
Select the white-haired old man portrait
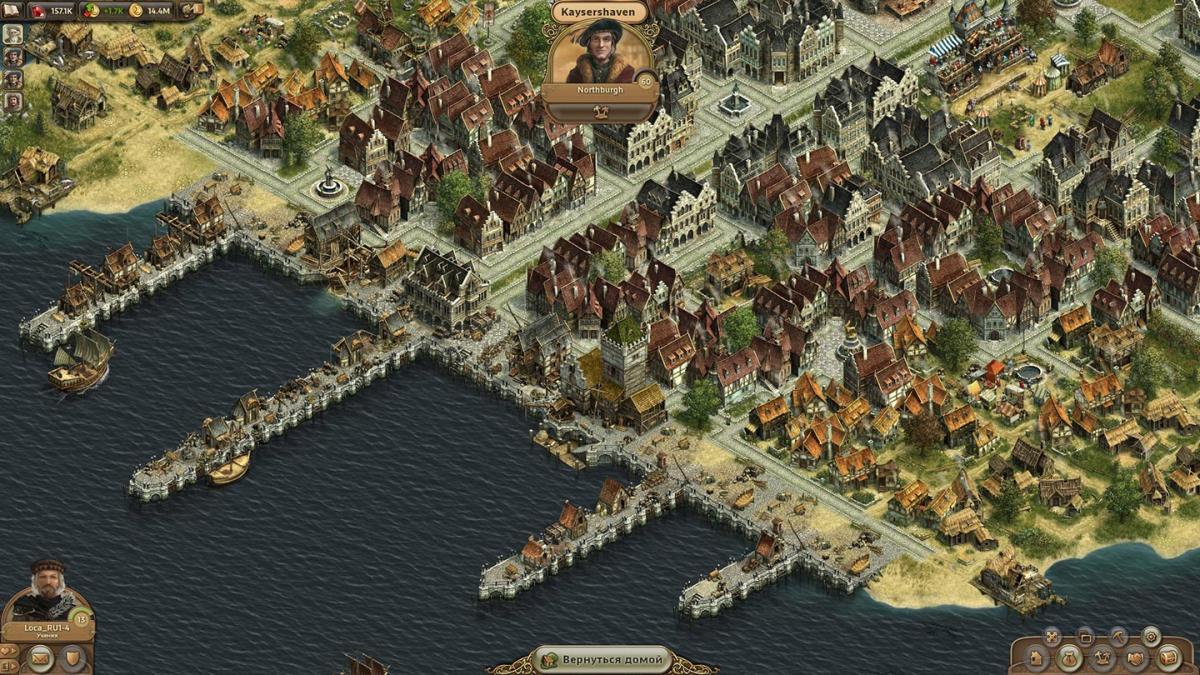click(x=13, y=33)
